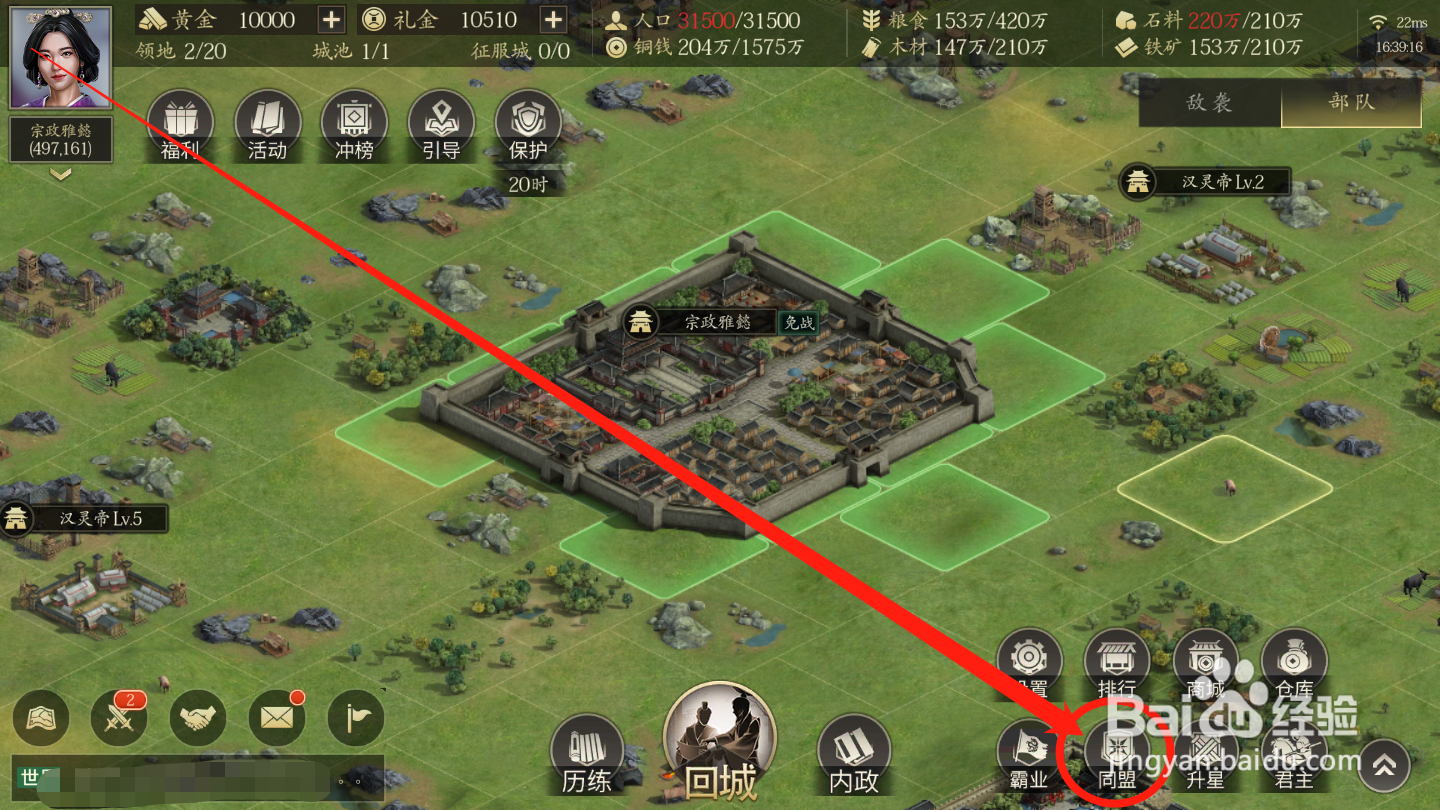Open the world map icon

41,718
